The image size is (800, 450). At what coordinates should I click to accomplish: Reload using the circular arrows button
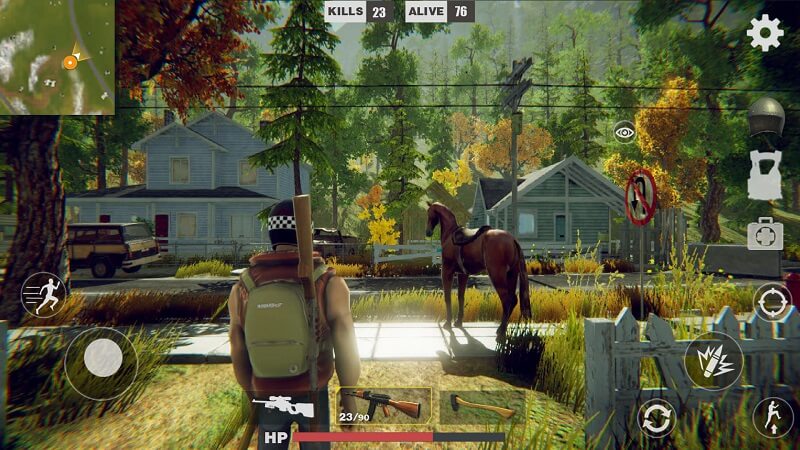[x=656, y=417]
